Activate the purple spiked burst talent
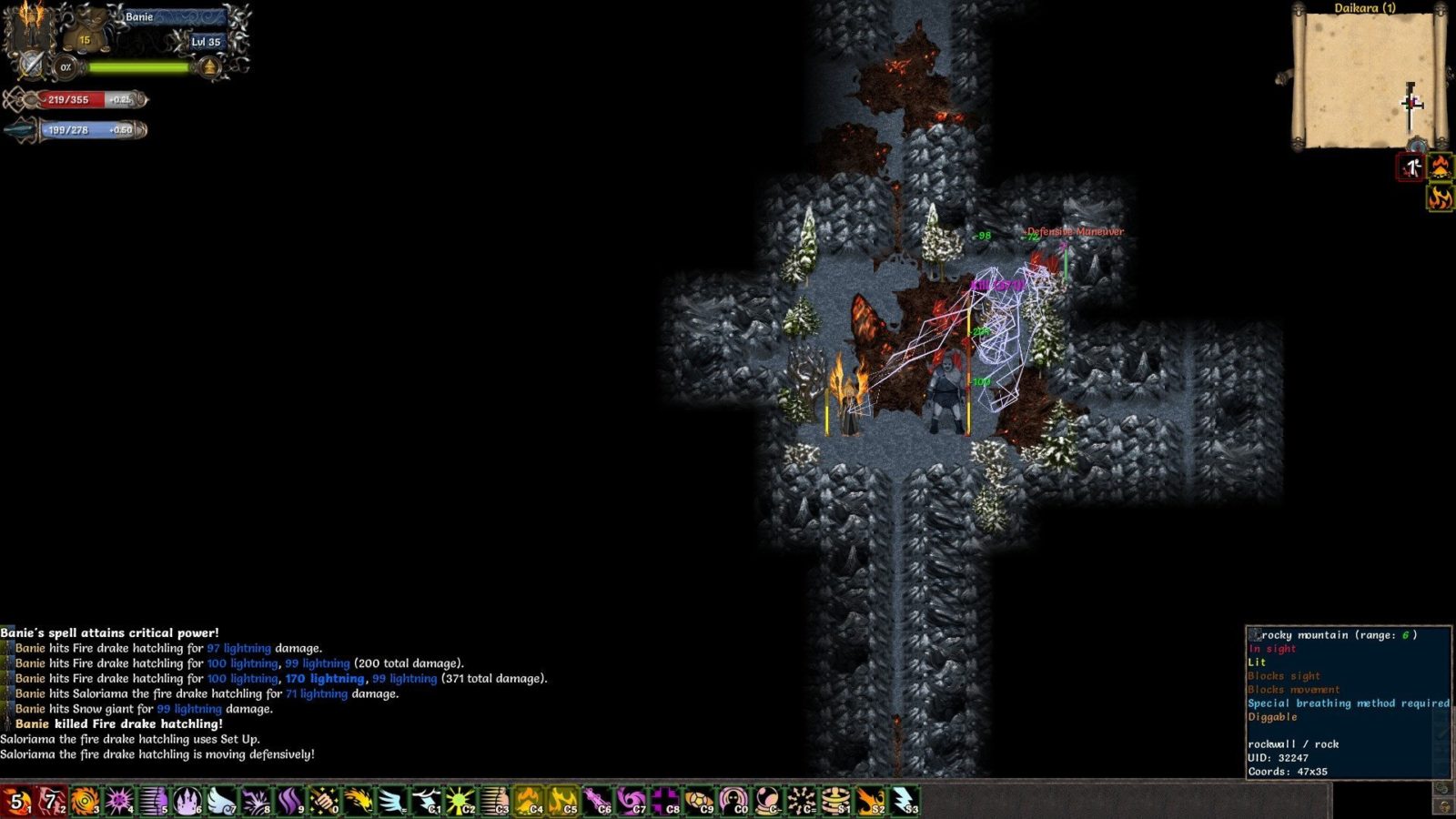 pyautogui.click(x=119, y=802)
